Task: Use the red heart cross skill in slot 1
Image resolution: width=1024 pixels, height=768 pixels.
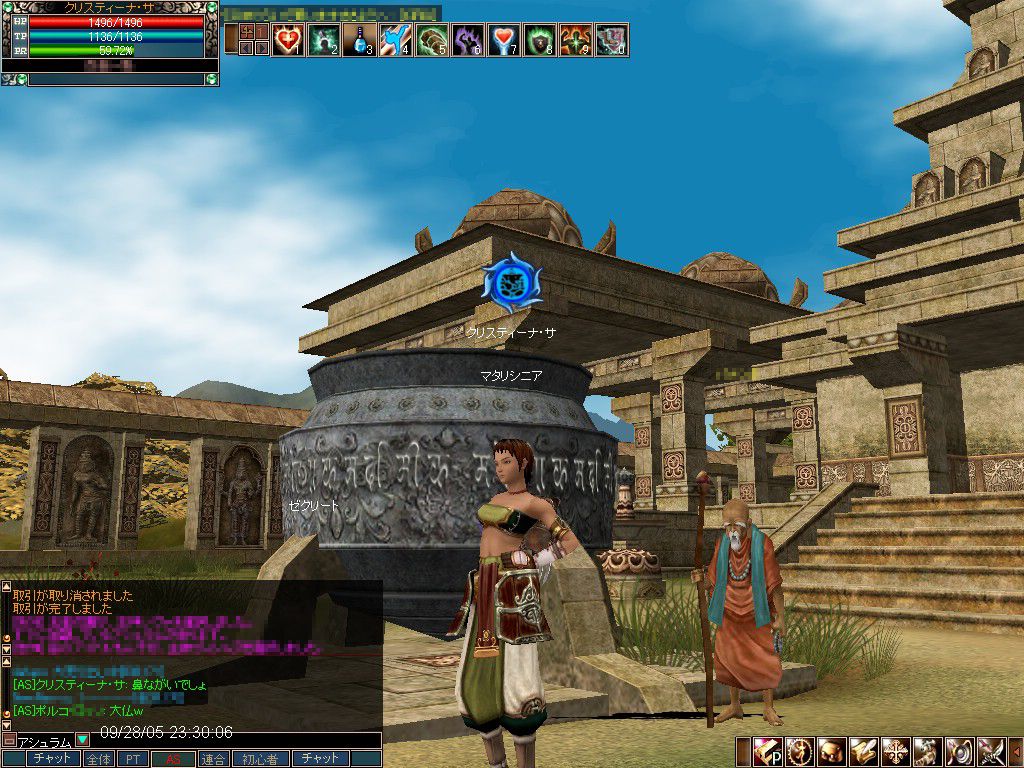Action: (288, 40)
